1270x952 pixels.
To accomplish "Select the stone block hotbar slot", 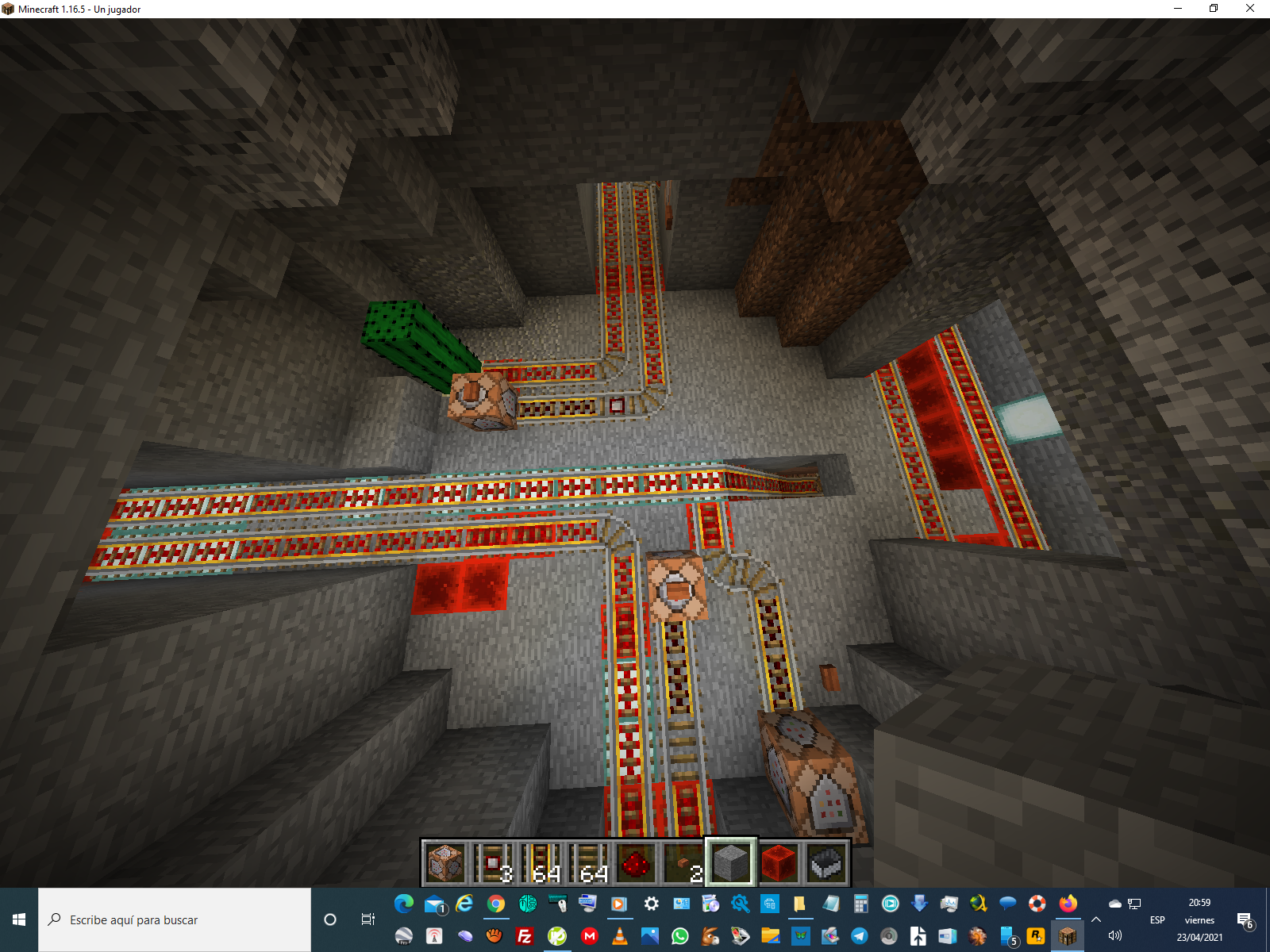I will (730, 862).
